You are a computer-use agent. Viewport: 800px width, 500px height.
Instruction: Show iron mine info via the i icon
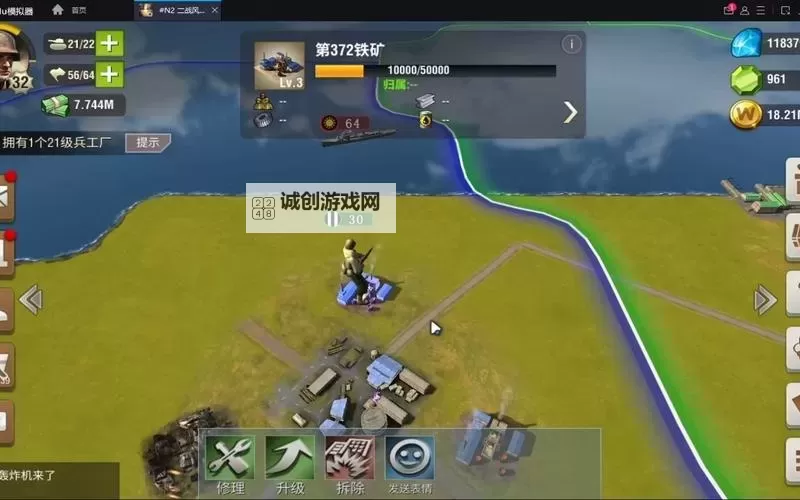coord(571,44)
